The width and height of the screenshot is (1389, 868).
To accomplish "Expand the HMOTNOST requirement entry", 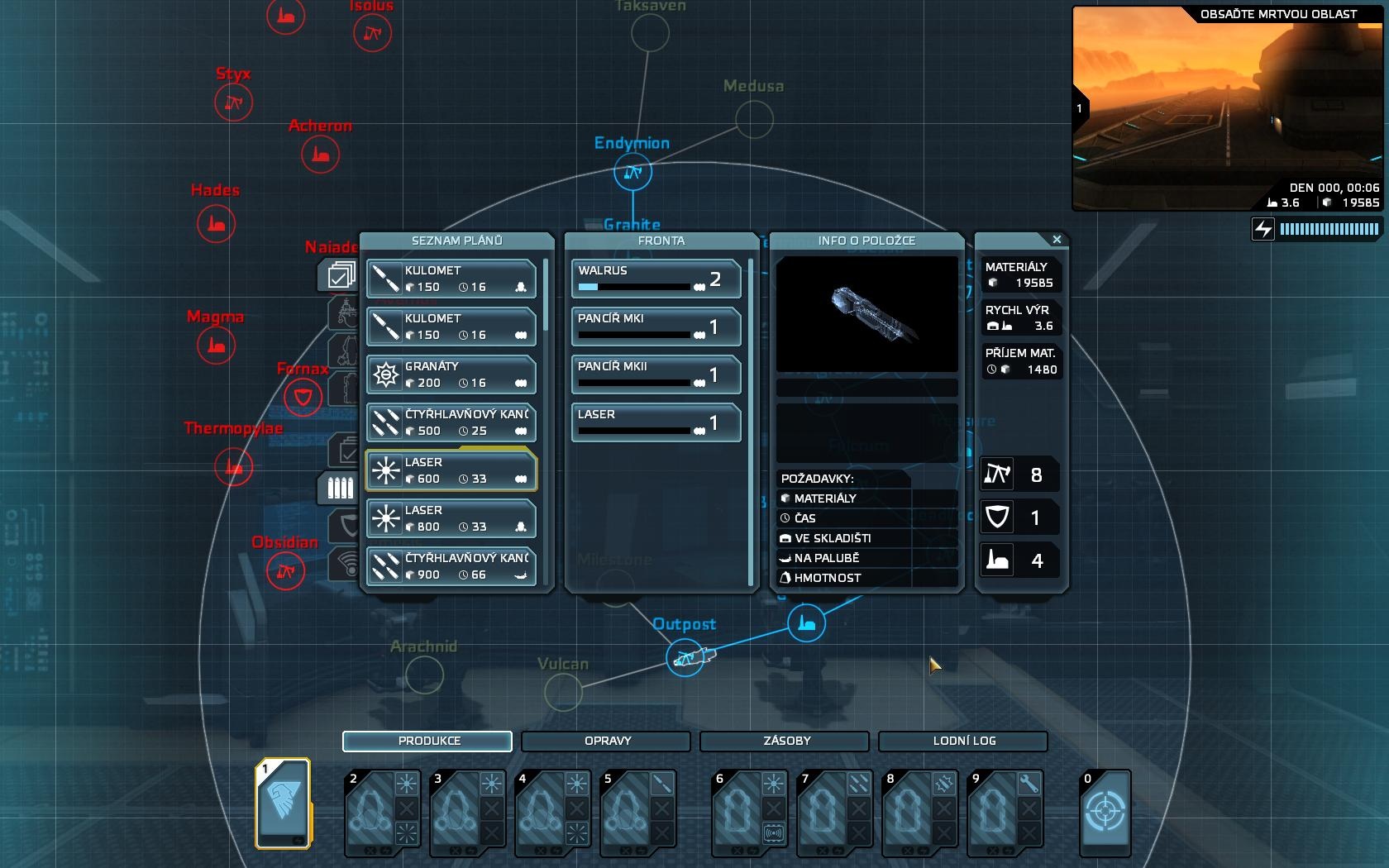I will click(865, 578).
